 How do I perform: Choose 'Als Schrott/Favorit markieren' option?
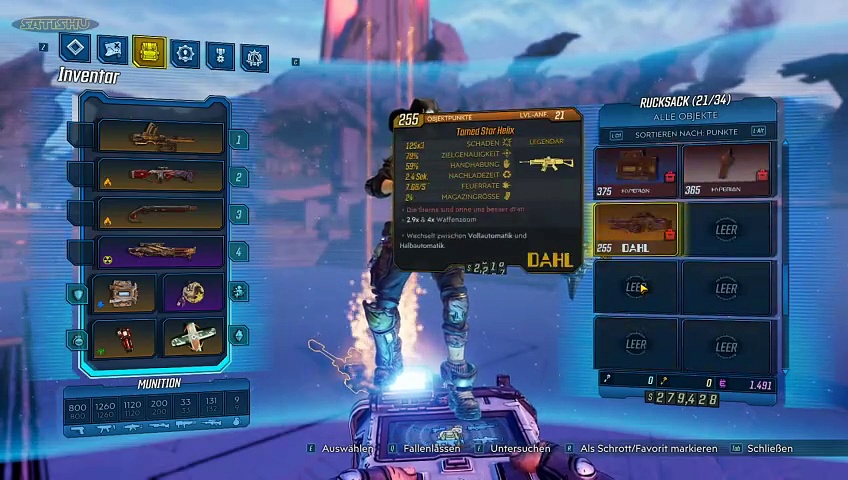tap(648, 449)
